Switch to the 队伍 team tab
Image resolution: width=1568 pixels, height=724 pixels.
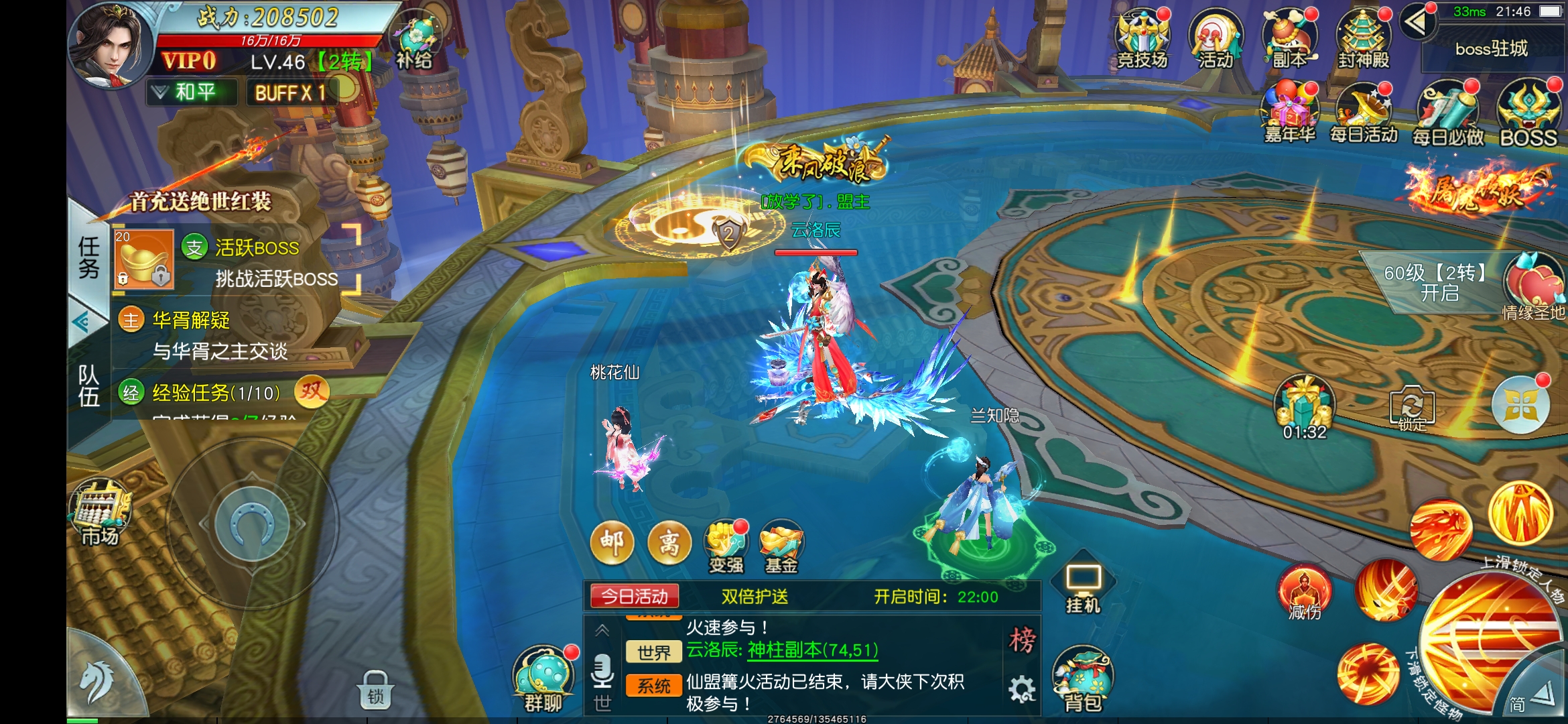[88, 385]
